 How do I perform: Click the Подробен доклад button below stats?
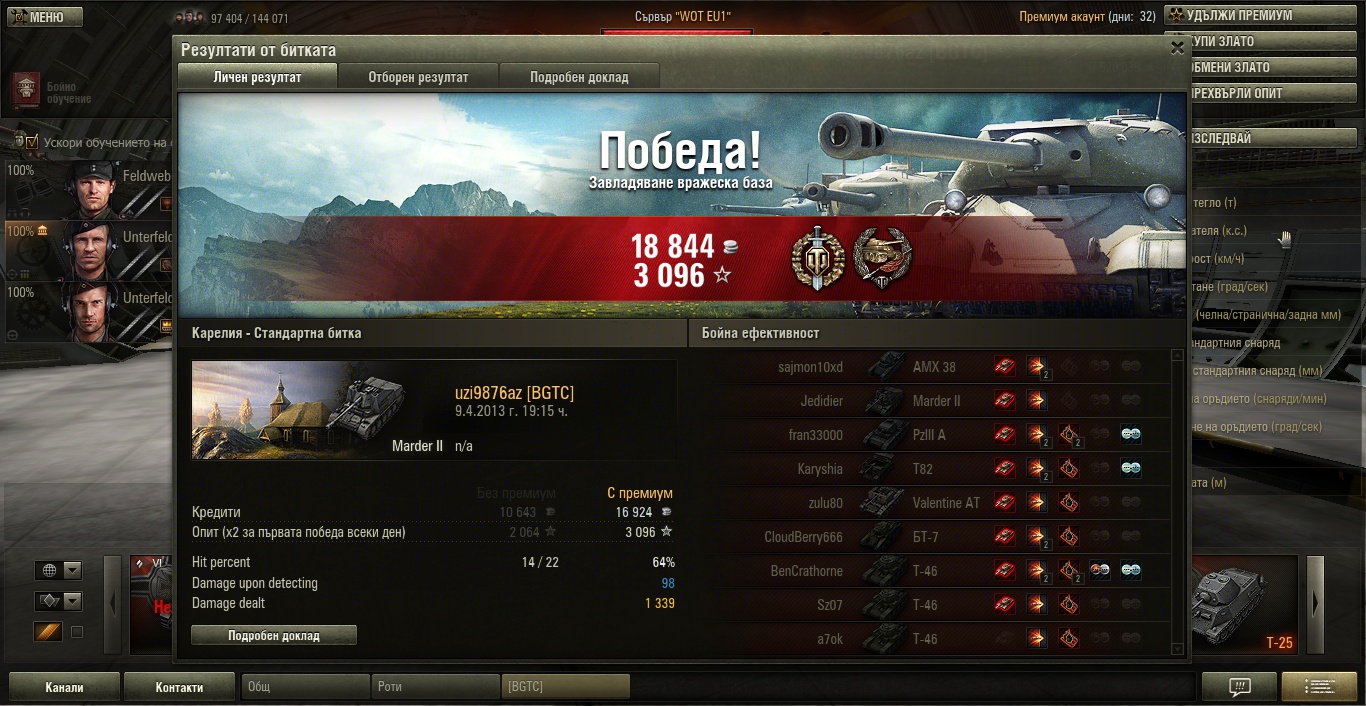(x=273, y=635)
